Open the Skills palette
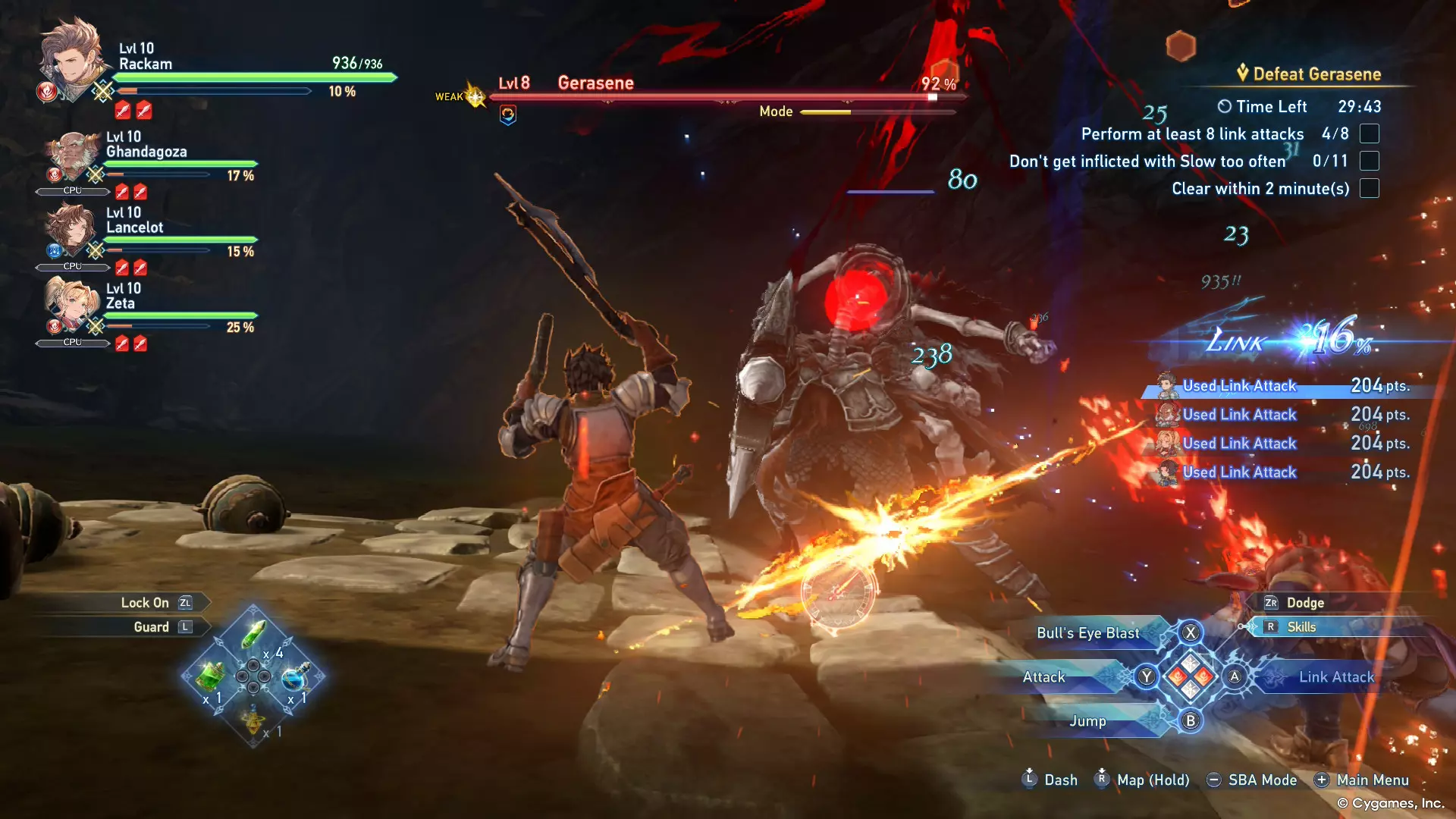This screenshot has height=819, width=1456. click(1301, 627)
